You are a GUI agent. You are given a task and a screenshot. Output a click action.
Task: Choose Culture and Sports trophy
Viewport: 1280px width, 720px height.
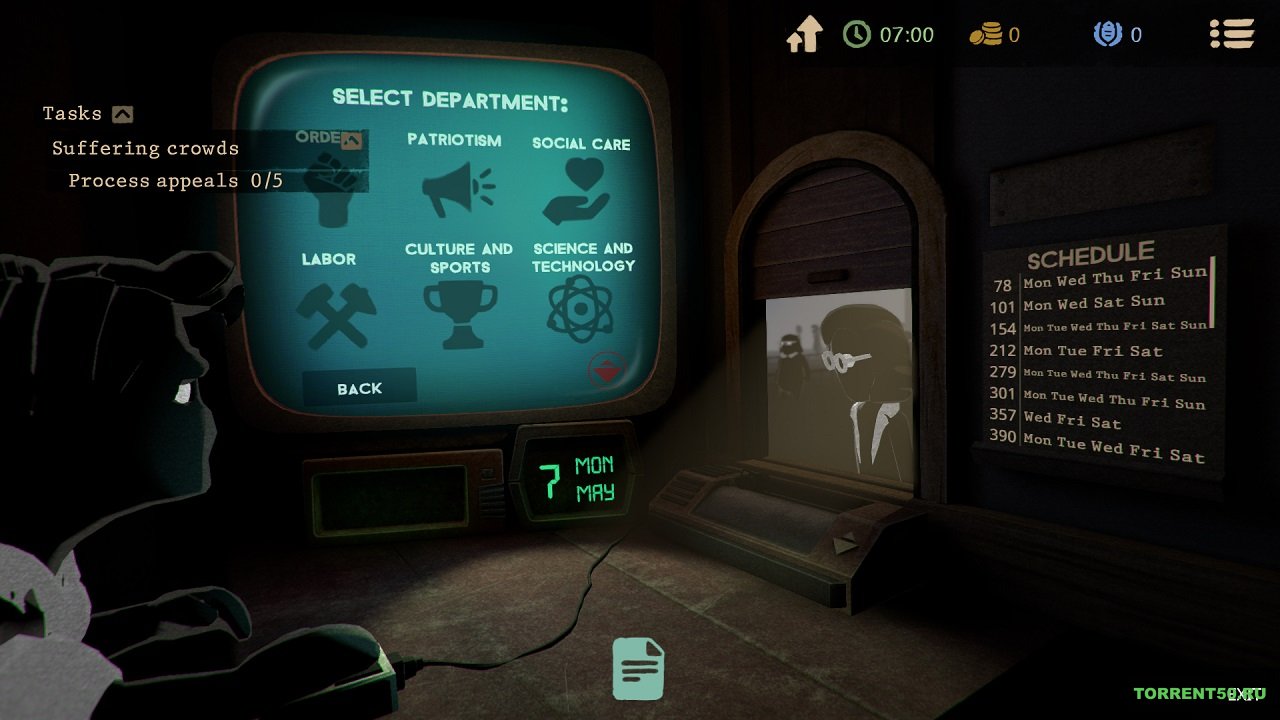pos(459,312)
